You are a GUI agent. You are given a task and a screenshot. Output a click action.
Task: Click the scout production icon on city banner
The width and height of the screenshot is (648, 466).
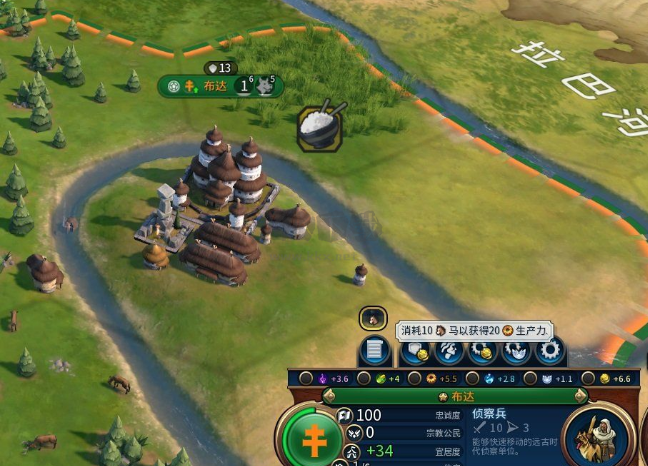pos(265,86)
